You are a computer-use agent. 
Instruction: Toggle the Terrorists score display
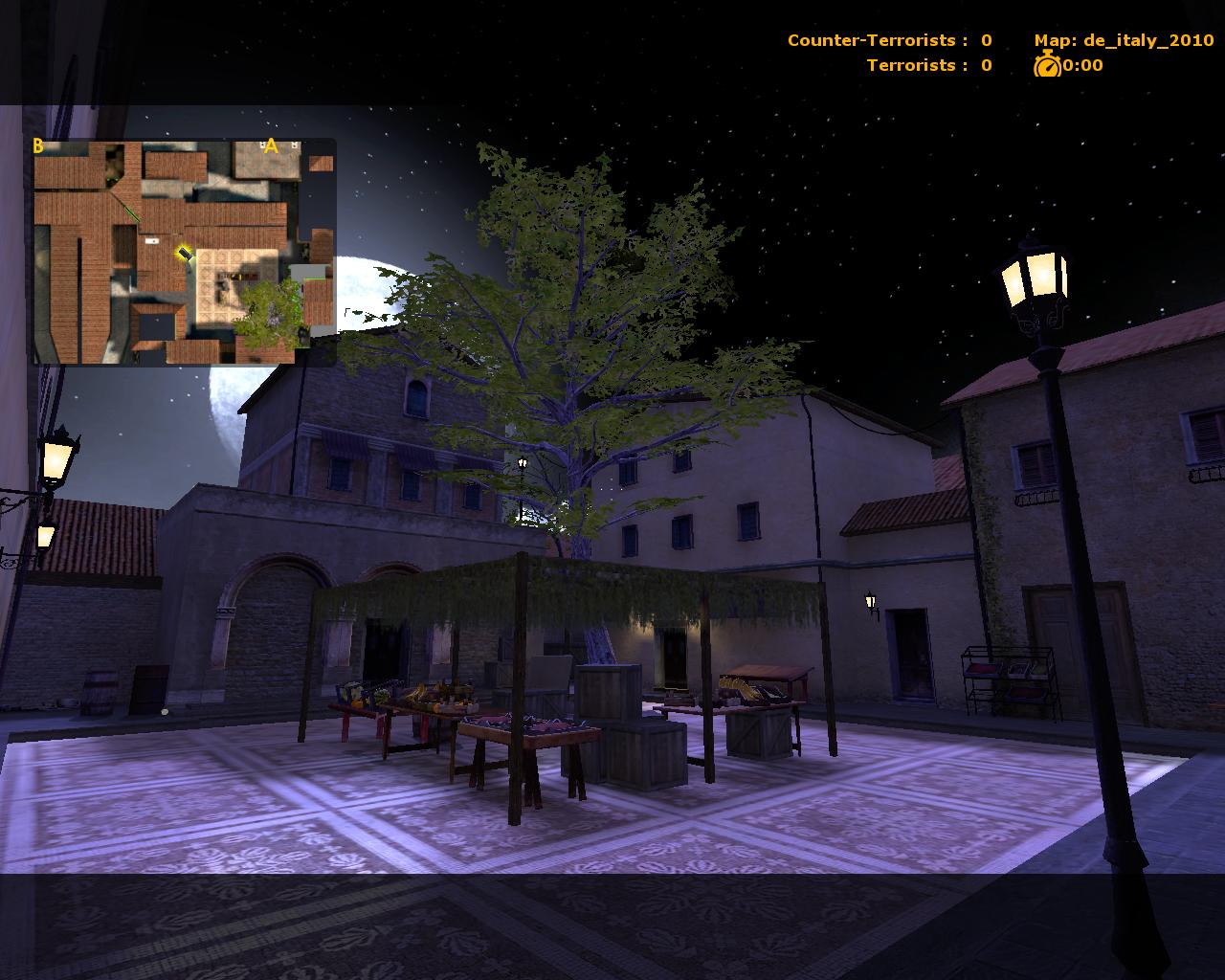click(x=930, y=65)
